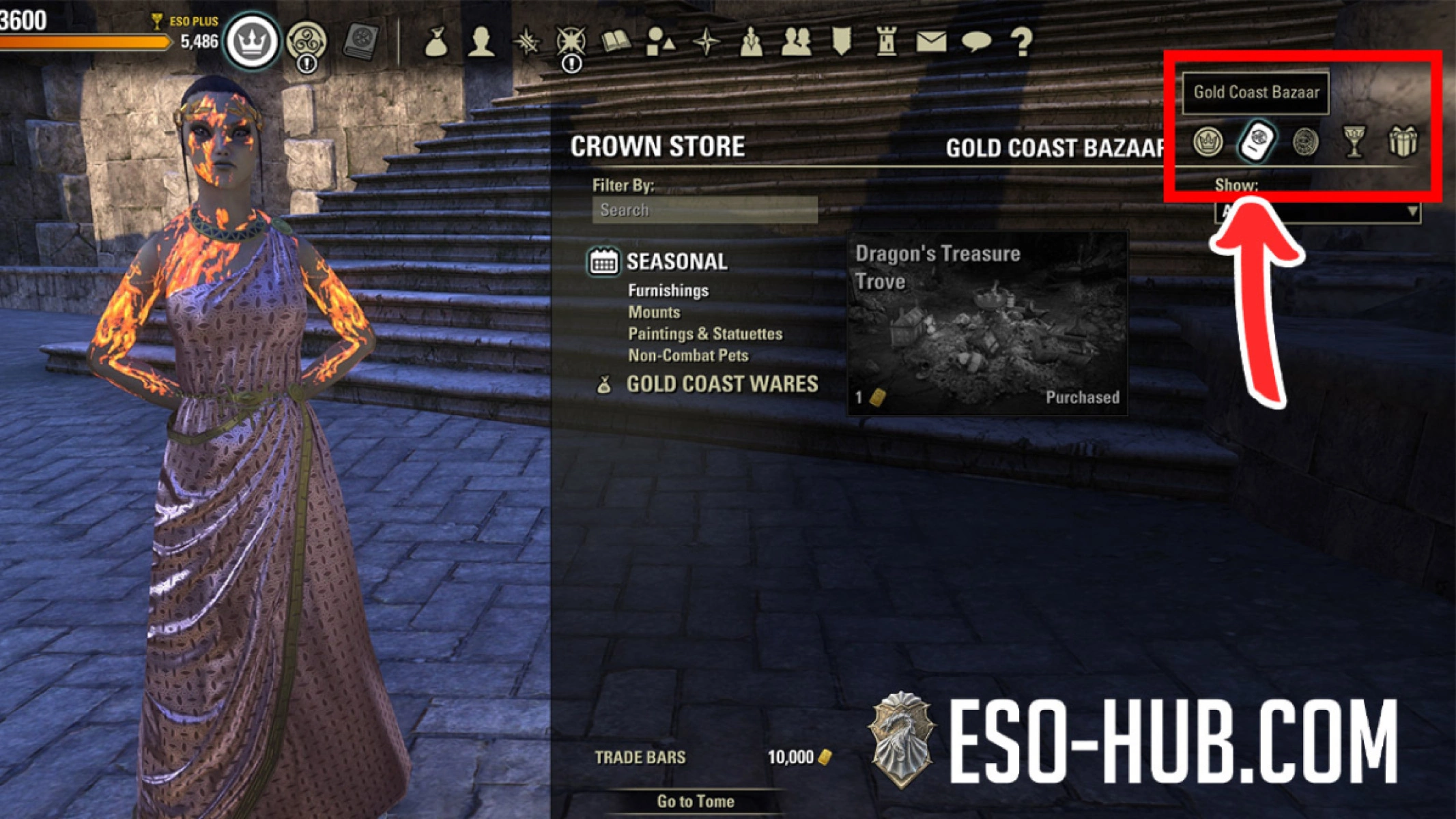The height and width of the screenshot is (819, 1456).
Task: Select the gift box icon
Action: [x=1404, y=145]
